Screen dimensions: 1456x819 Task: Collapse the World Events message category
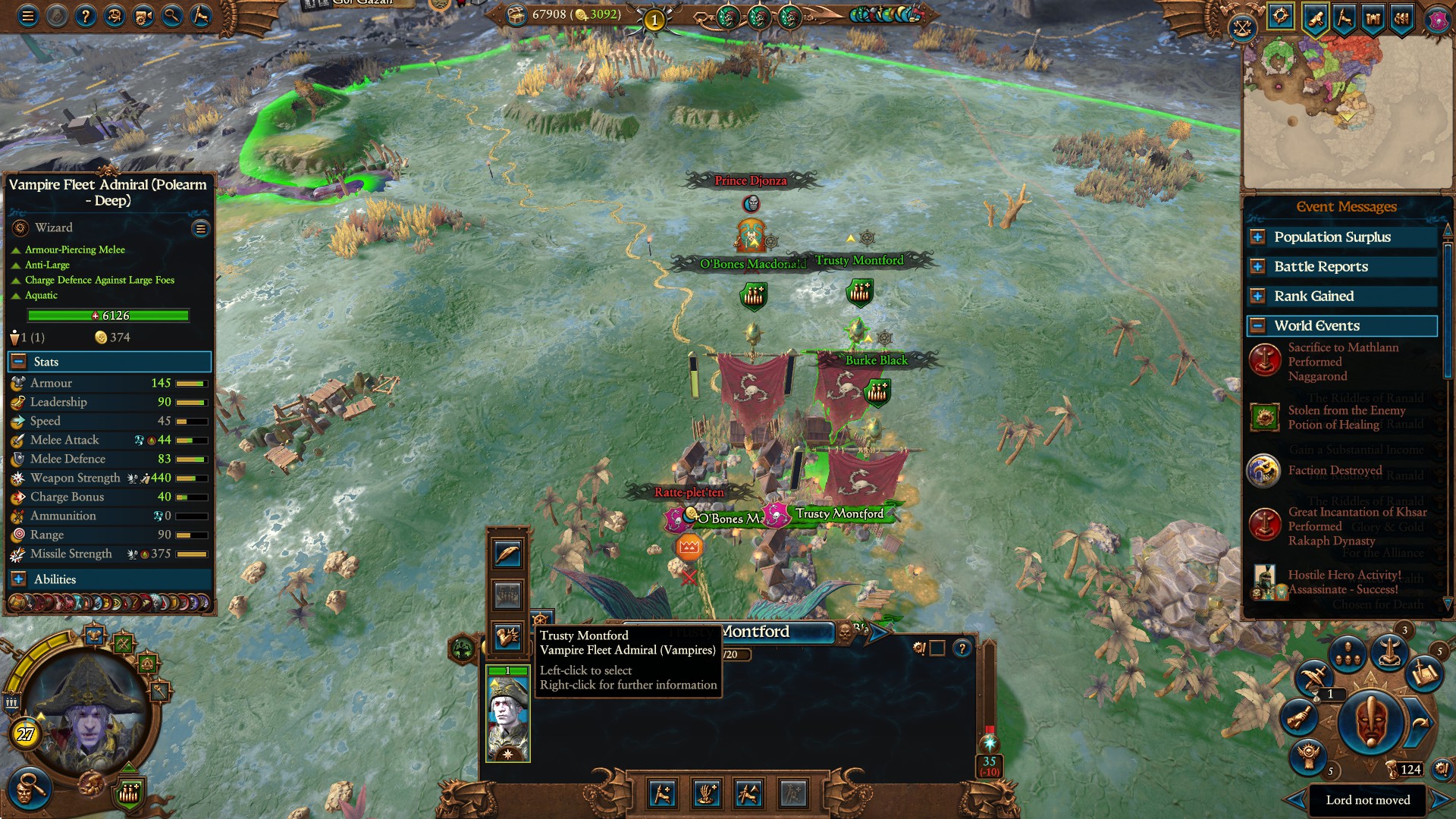pyautogui.click(x=1257, y=325)
